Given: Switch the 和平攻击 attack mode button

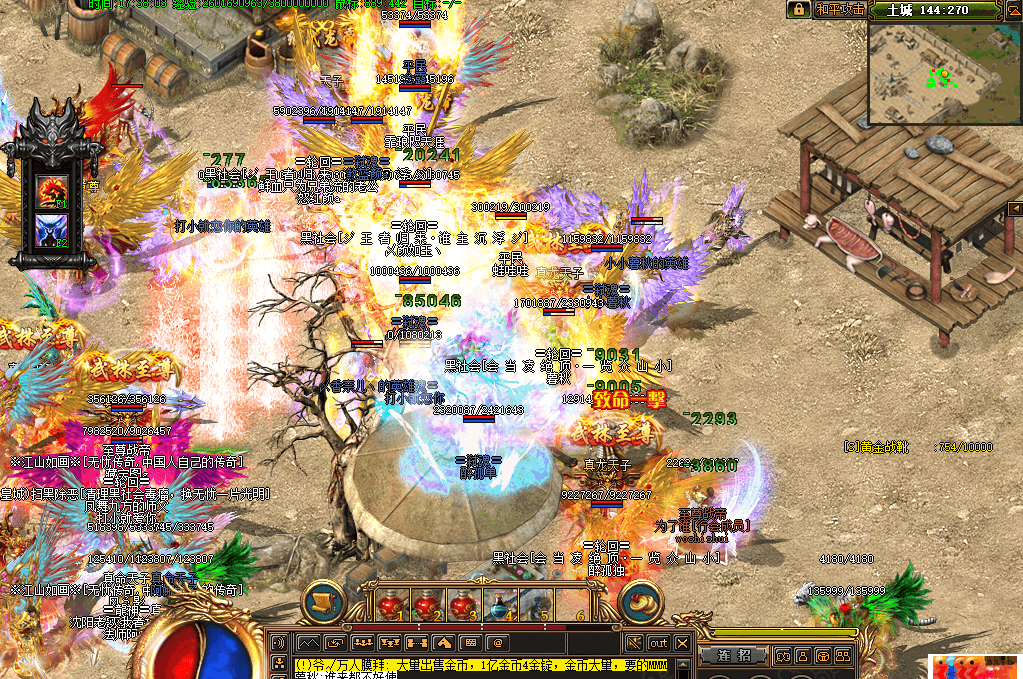Looking at the screenshot, I should click(x=839, y=10).
